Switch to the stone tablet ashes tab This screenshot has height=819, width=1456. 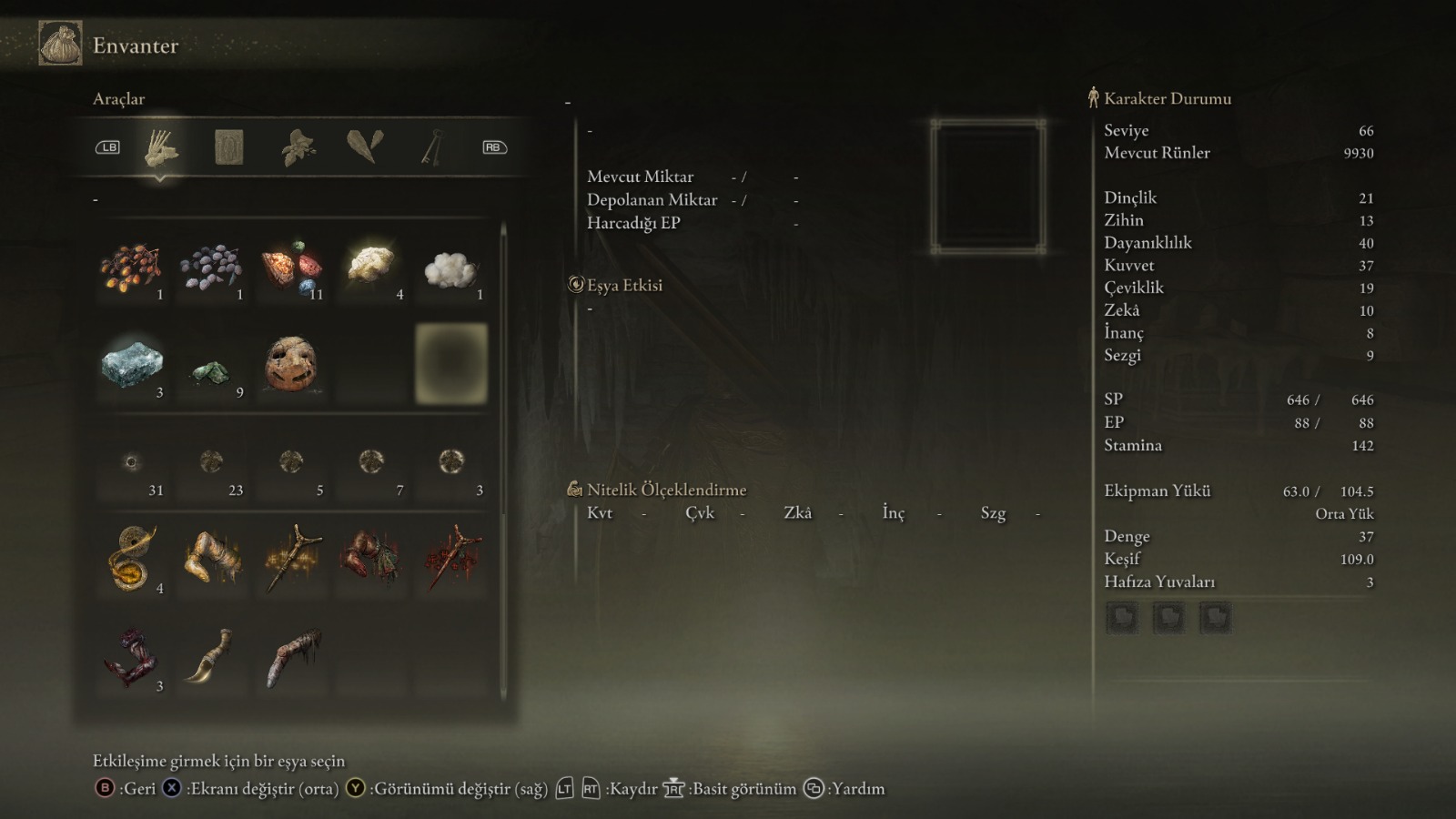228,147
